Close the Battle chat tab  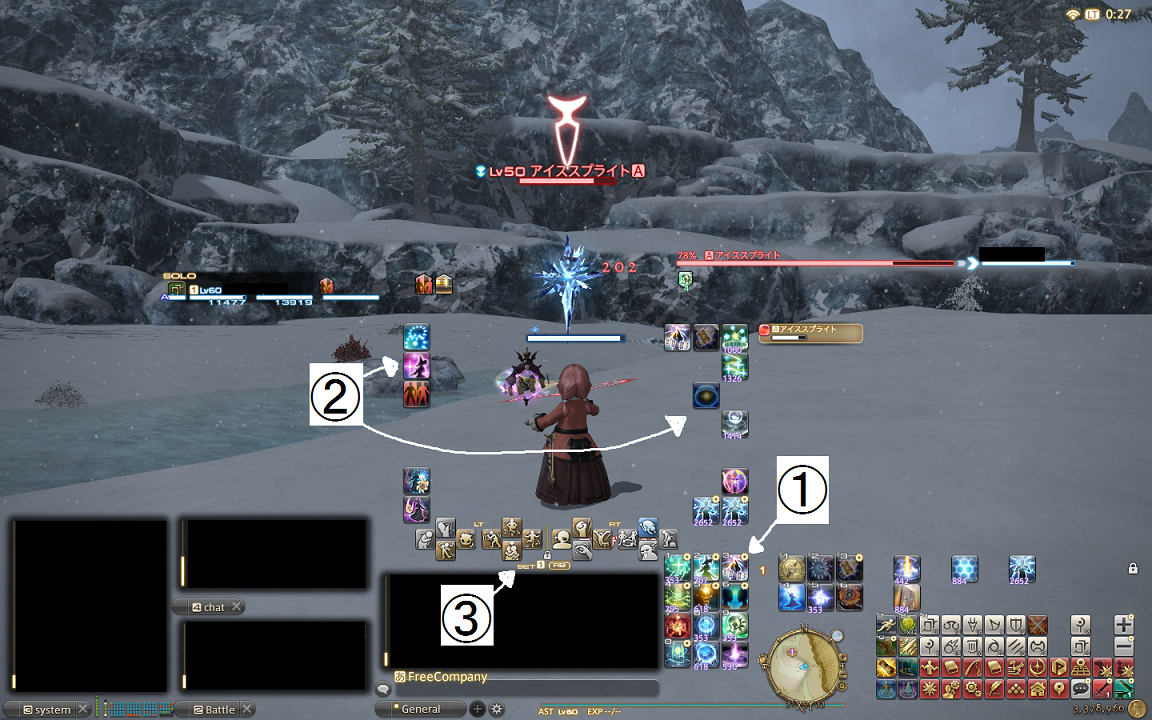[247, 710]
